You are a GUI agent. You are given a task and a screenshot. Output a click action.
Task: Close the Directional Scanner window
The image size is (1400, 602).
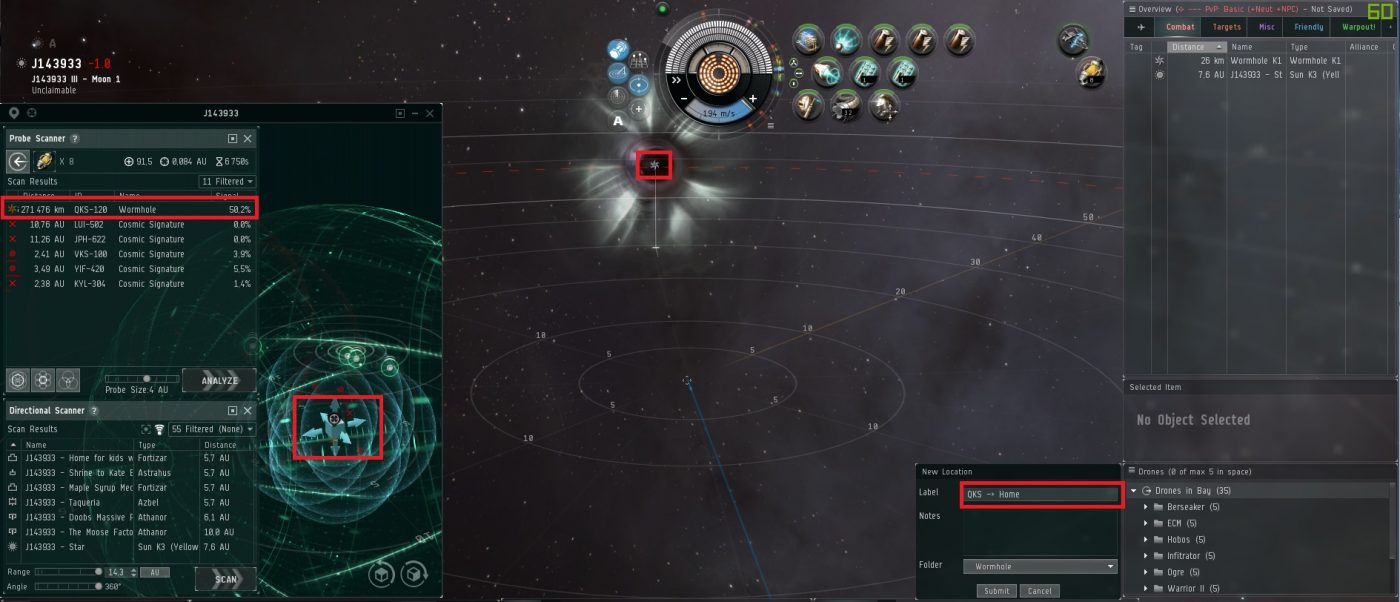(247, 410)
